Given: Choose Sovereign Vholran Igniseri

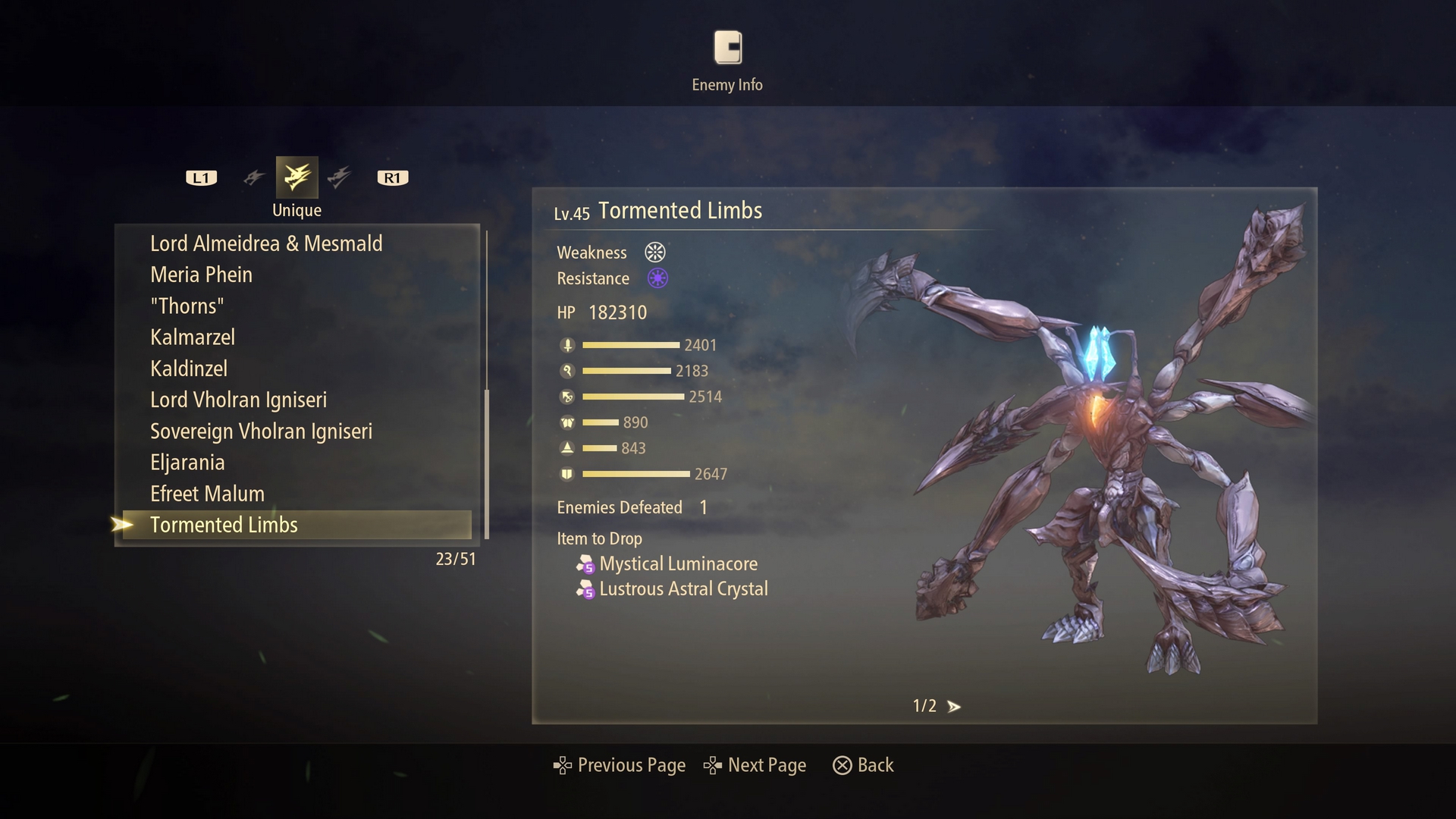Looking at the screenshot, I should 261,431.
